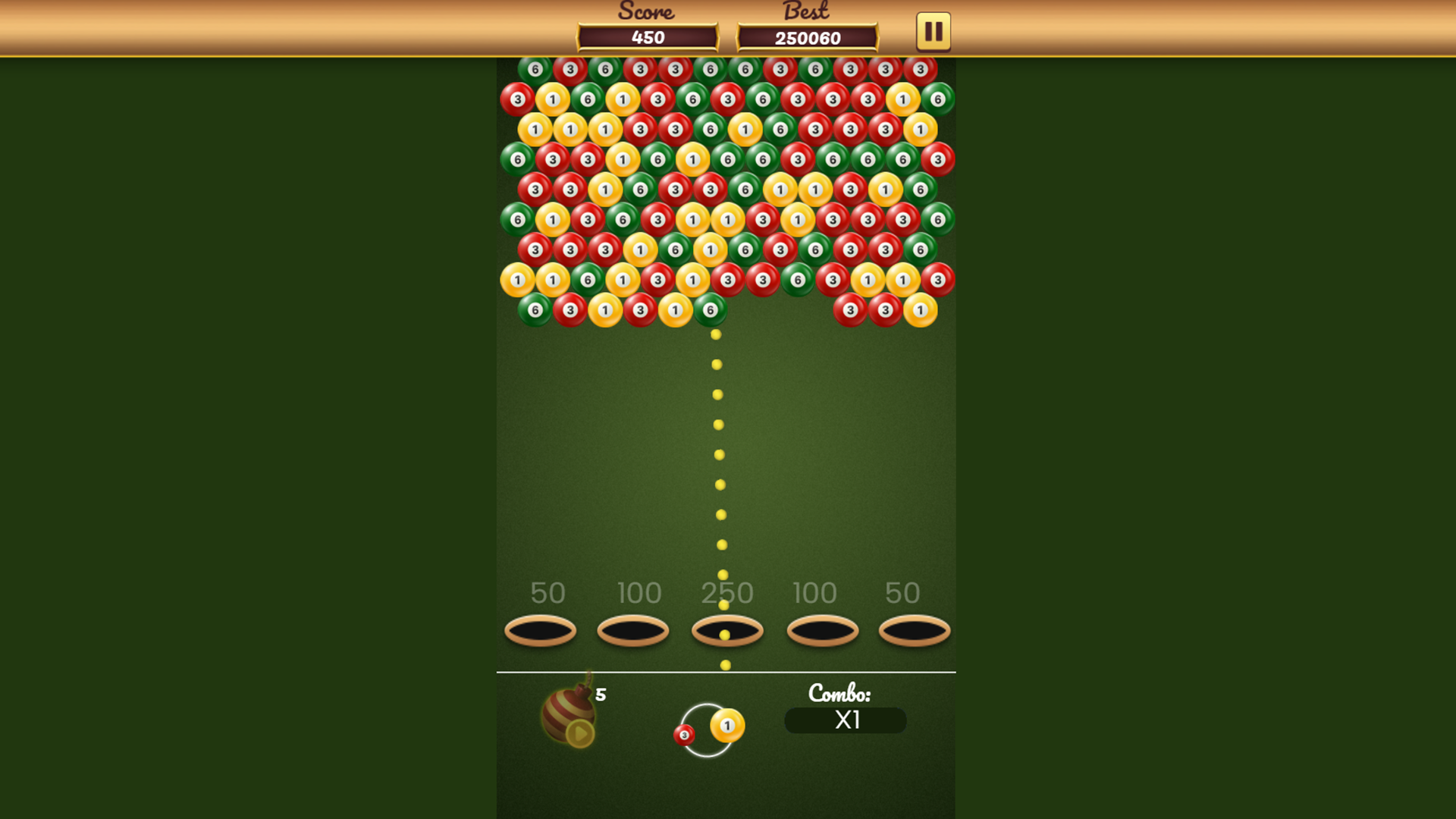Click the red number 3 reserve bubble

[x=682, y=736]
